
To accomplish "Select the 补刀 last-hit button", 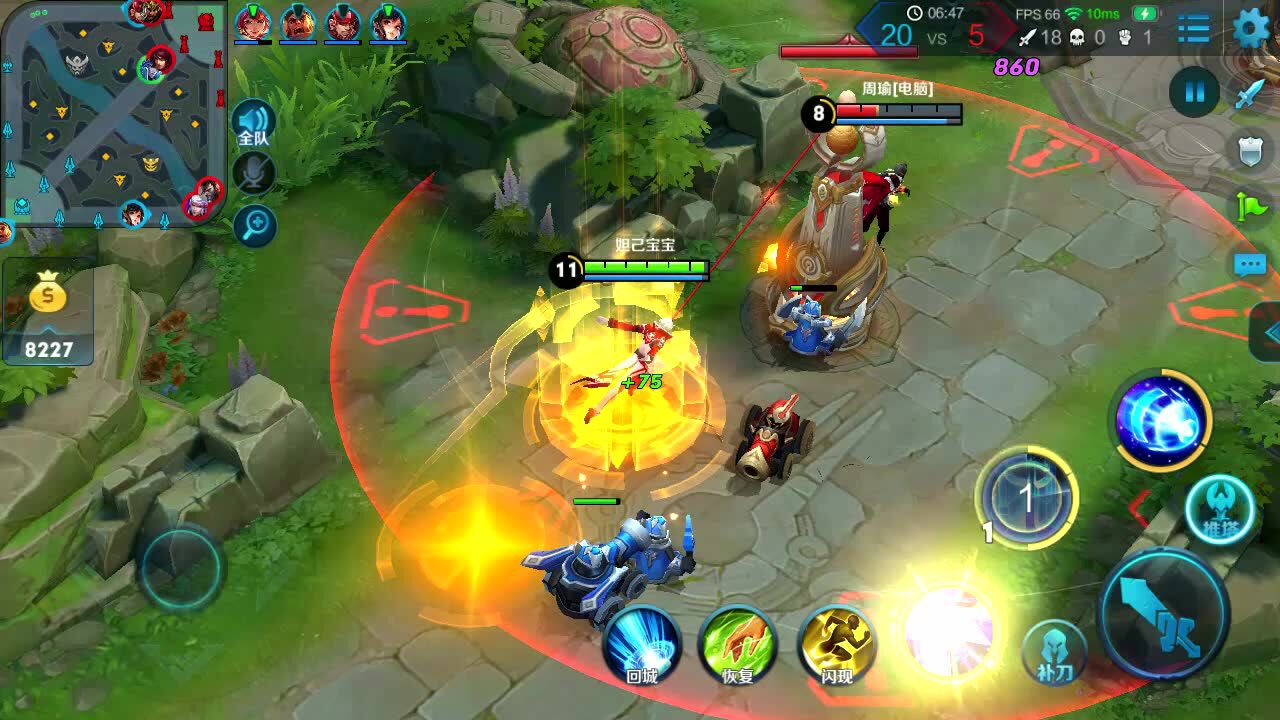I will tap(1054, 652).
